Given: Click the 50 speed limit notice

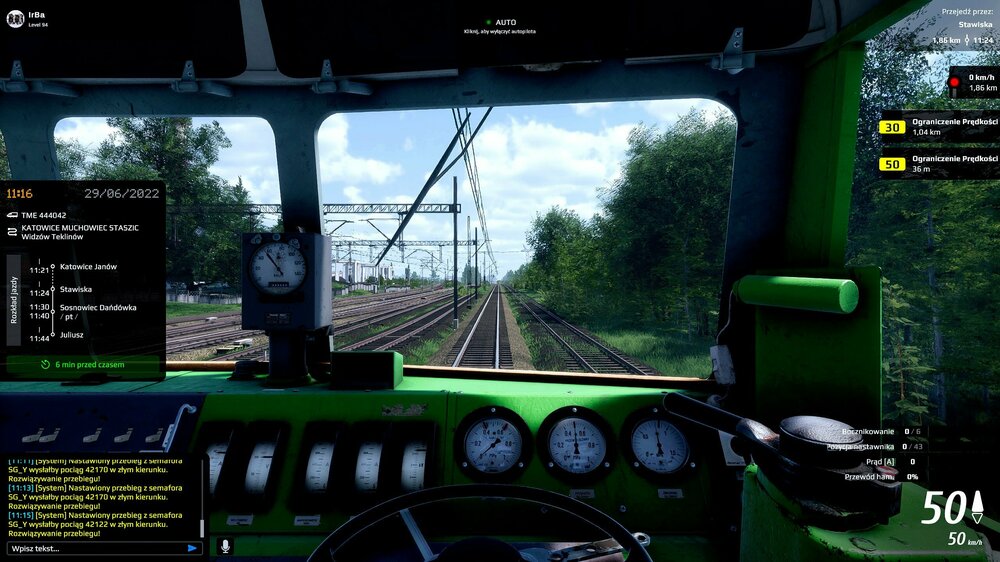Looking at the screenshot, I should [x=938, y=163].
